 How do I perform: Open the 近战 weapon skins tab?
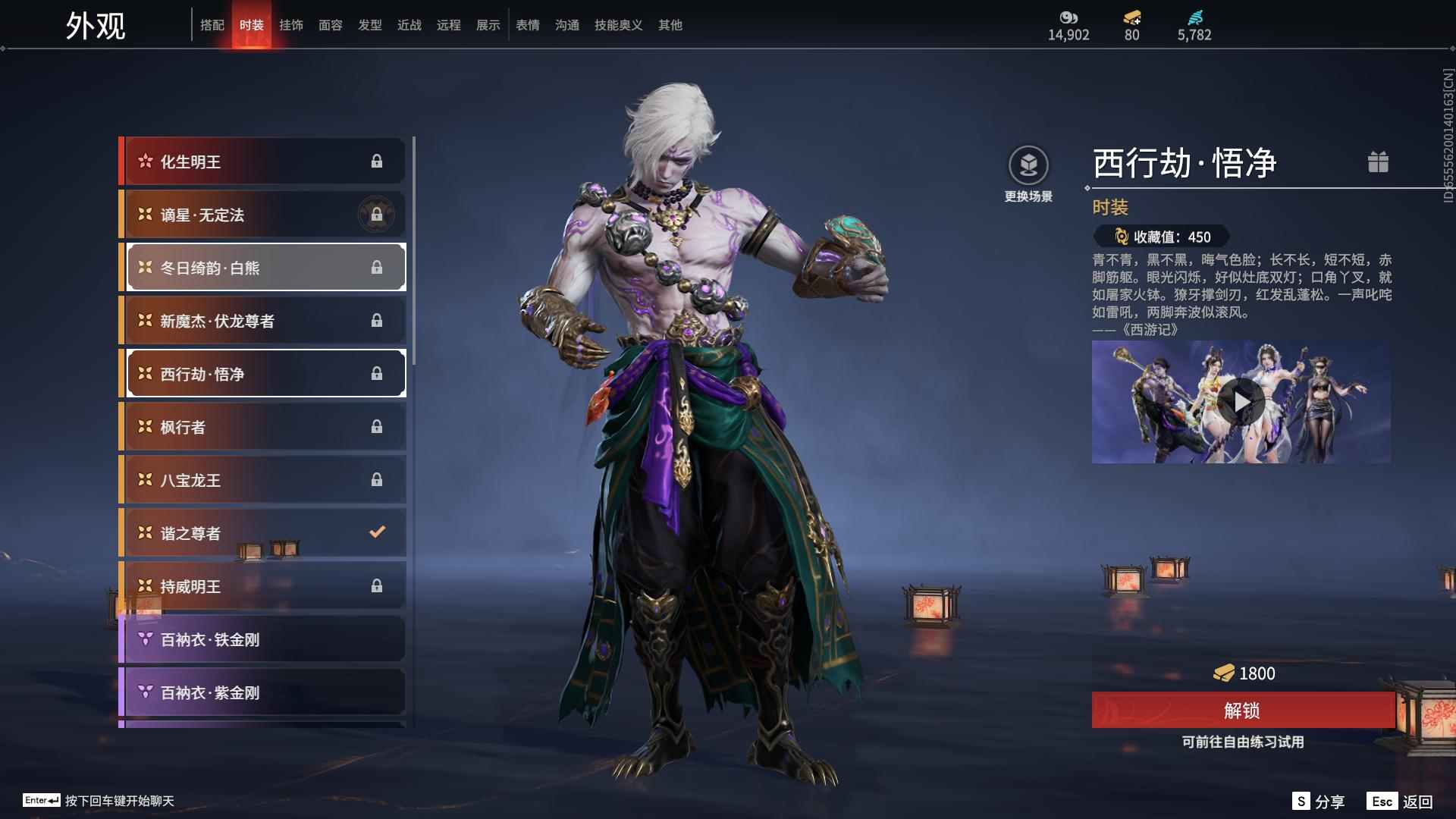[409, 25]
